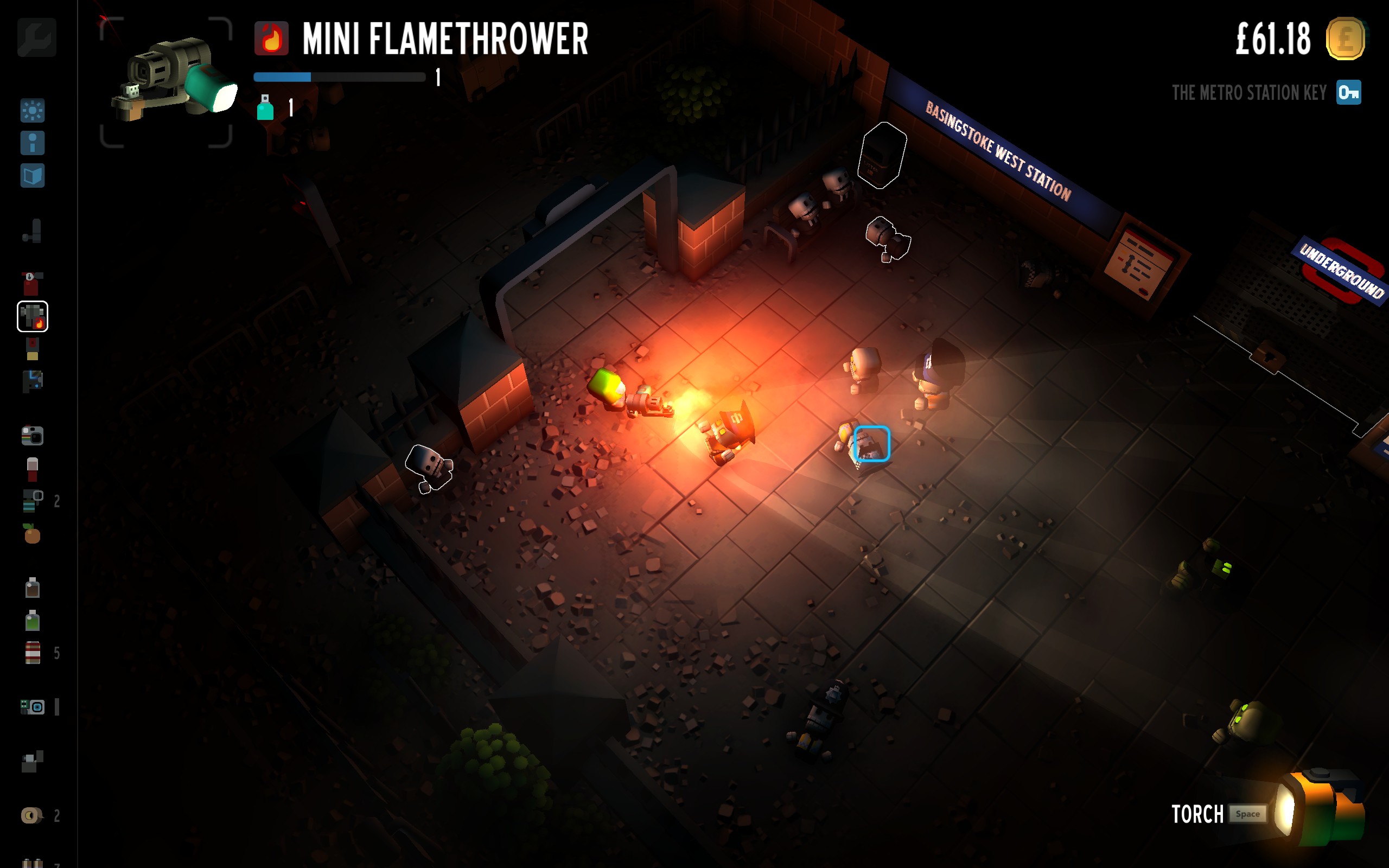Select the highlighted mini flamethrower slot

coord(33,316)
